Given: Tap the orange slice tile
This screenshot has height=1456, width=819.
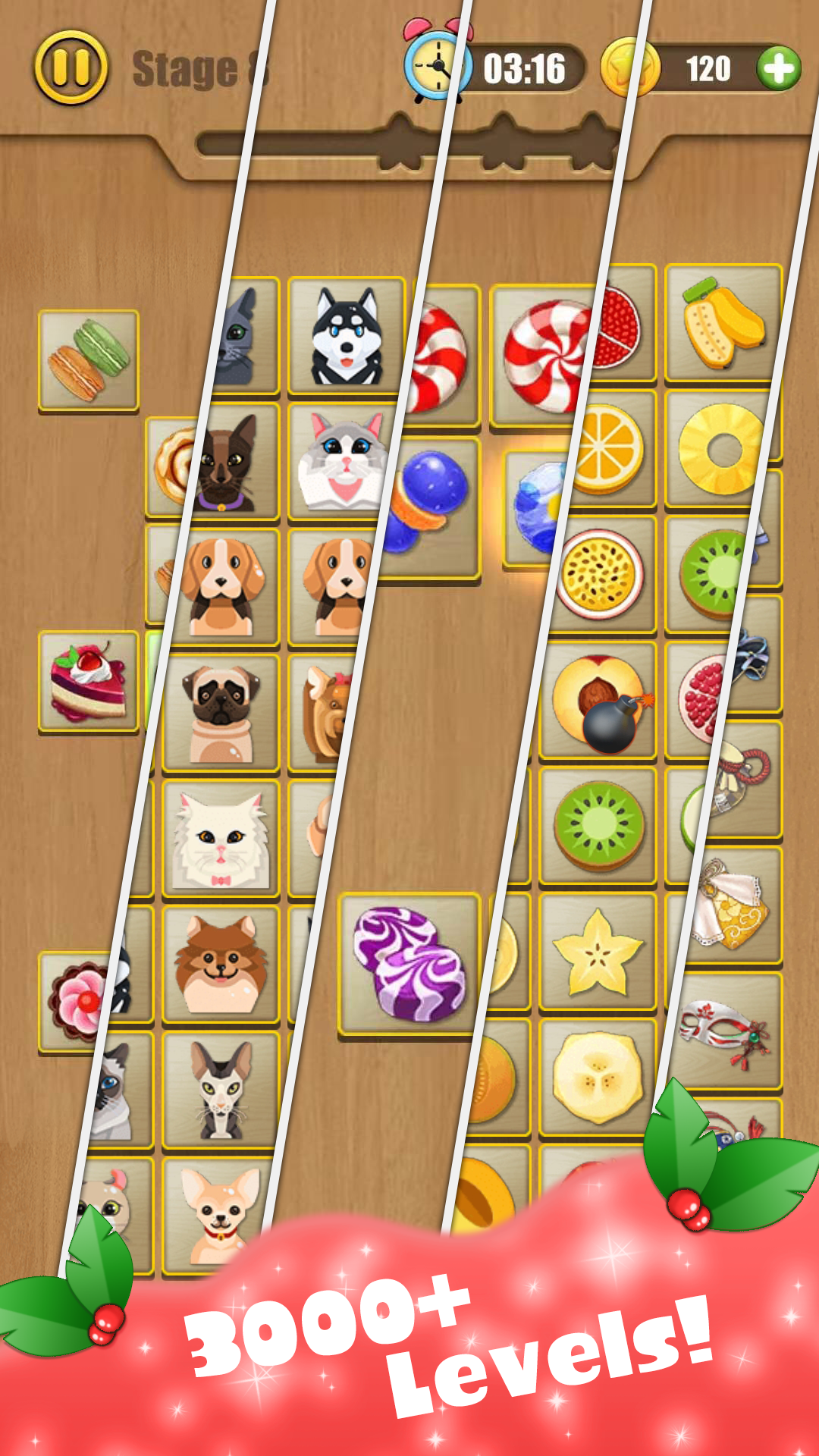Looking at the screenshot, I should 610,449.
